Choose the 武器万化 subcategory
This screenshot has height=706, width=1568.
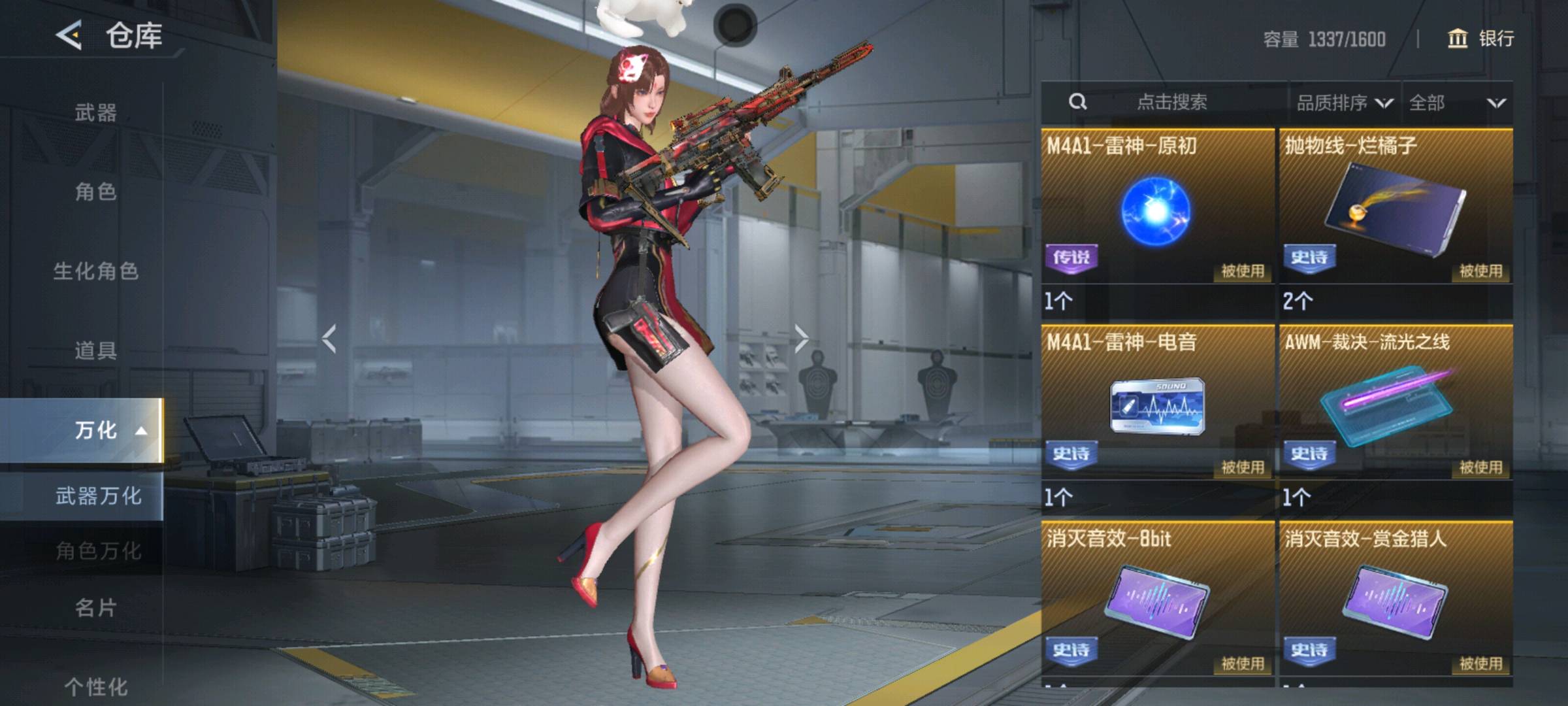tap(98, 496)
